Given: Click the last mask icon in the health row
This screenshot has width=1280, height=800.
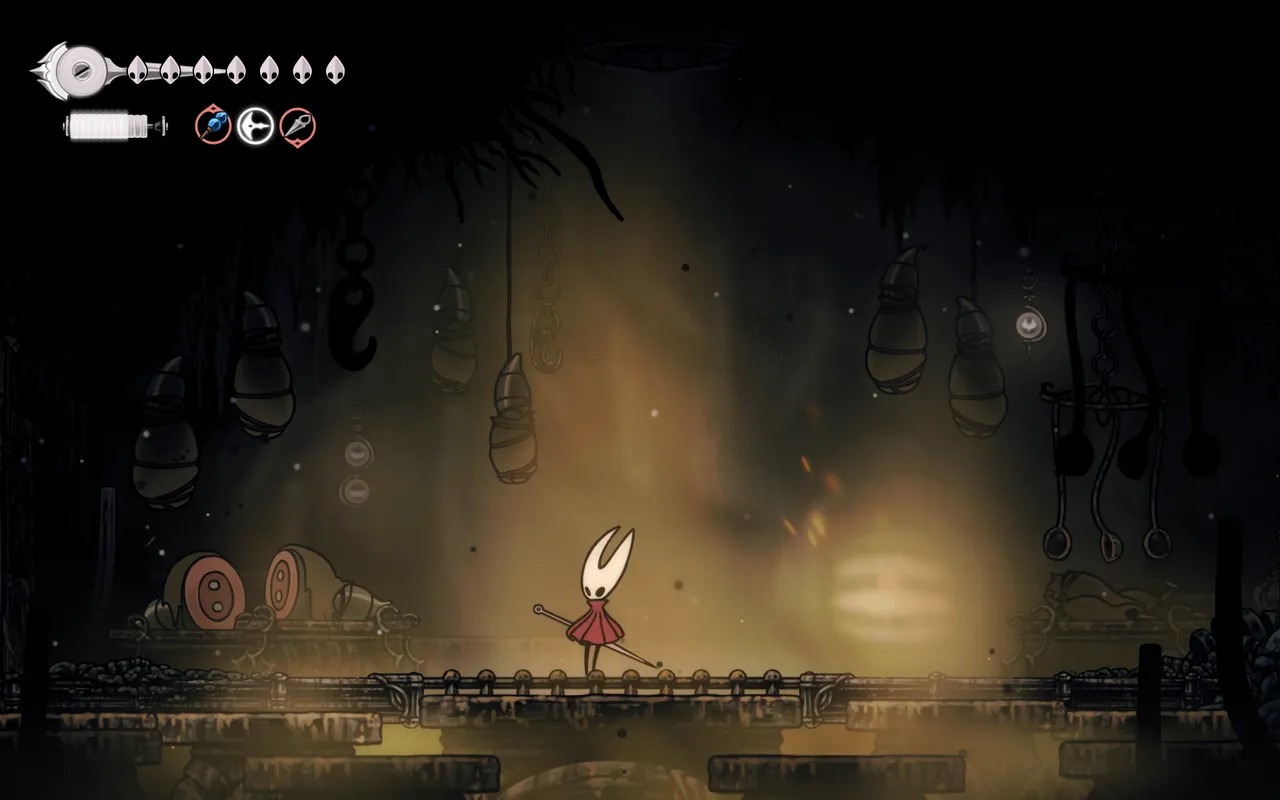Looking at the screenshot, I should 333,70.
